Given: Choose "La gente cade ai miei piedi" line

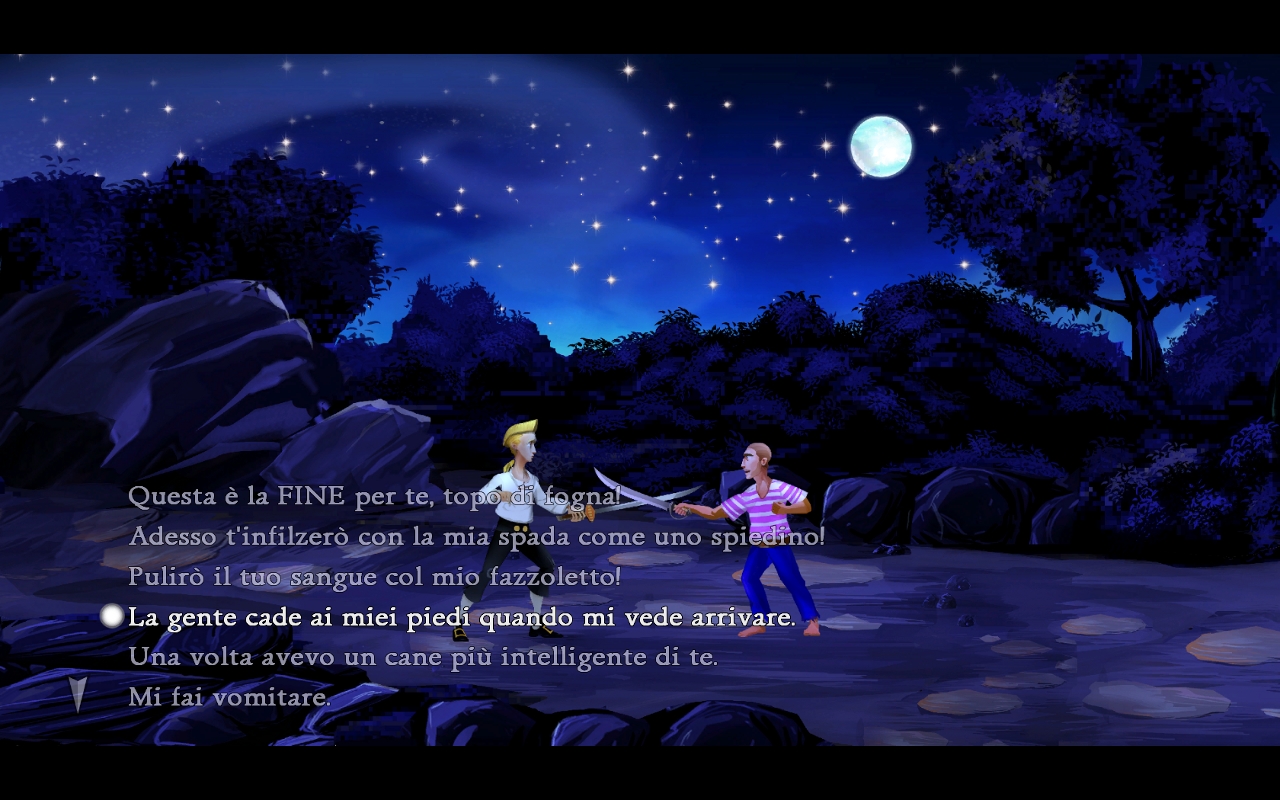Looking at the screenshot, I should (x=461, y=618).
